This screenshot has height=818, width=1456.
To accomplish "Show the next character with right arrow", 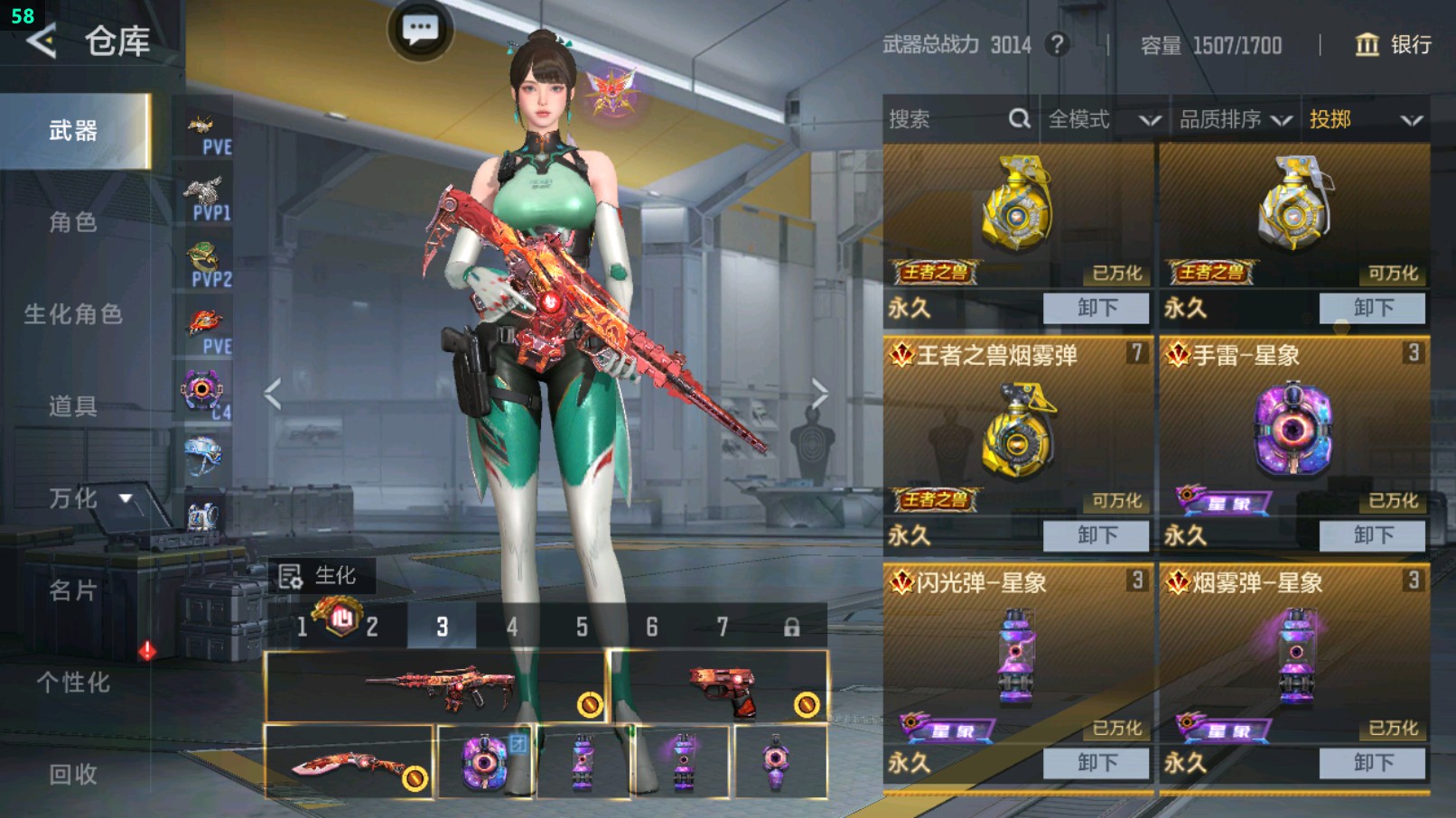I will [818, 394].
